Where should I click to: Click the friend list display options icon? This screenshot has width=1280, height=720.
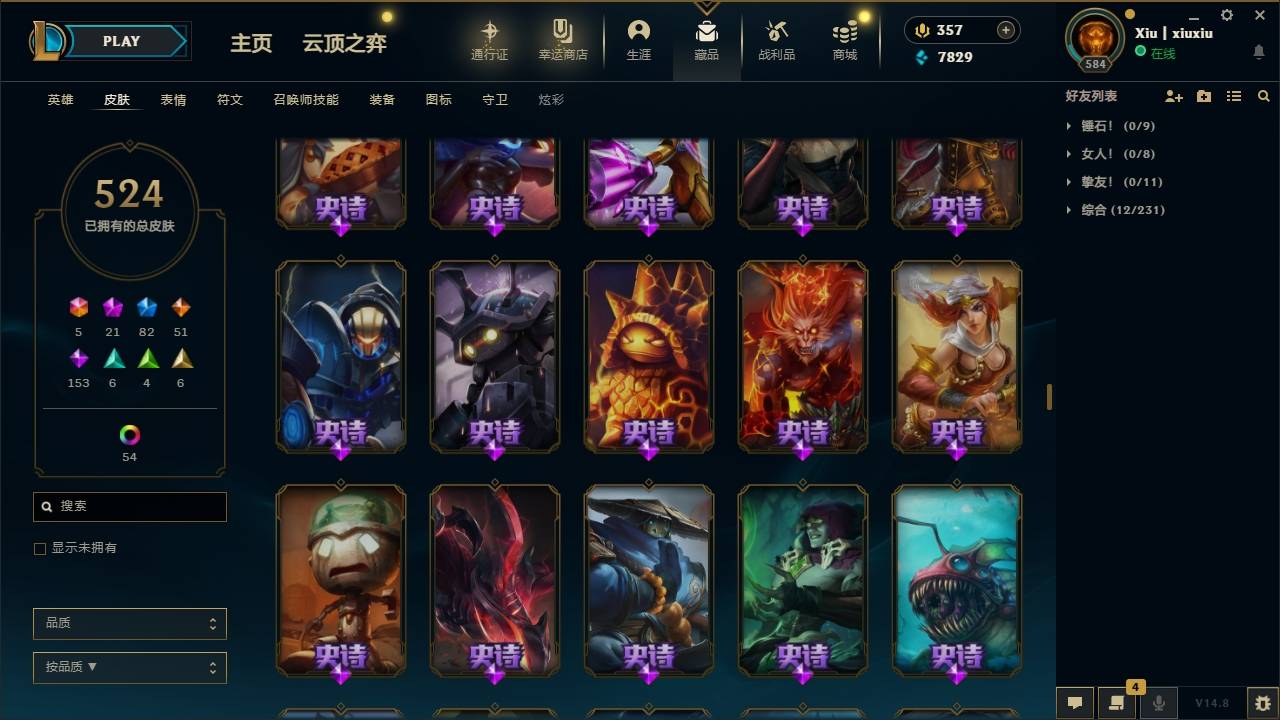1234,95
